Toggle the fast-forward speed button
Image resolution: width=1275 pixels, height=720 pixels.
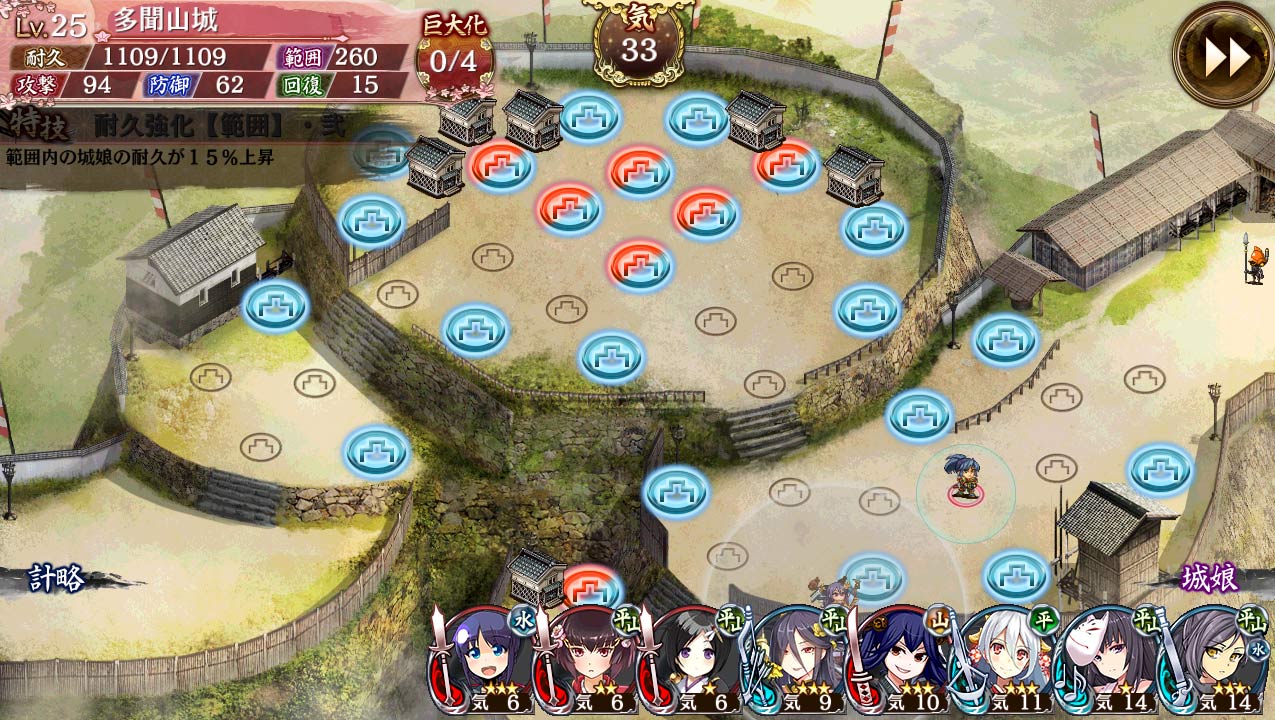(x=1225, y=57)
